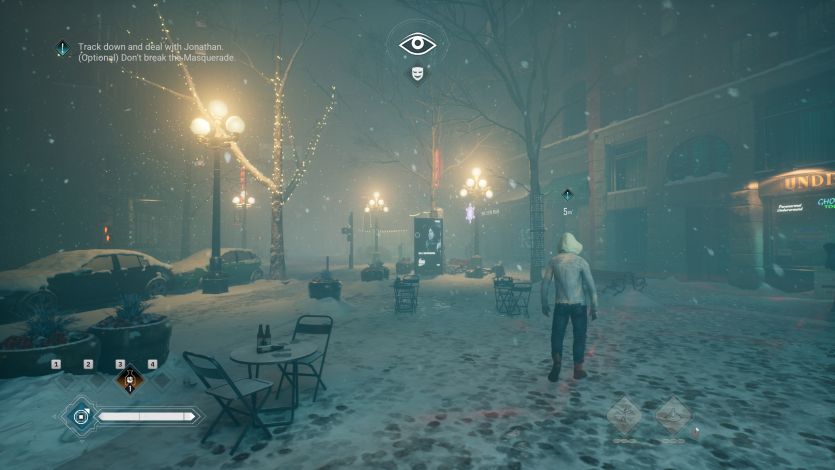Click the Masquerade eye indicator
Screen dimensions: 835x470
pyautogui.click(x=417, y=44)
